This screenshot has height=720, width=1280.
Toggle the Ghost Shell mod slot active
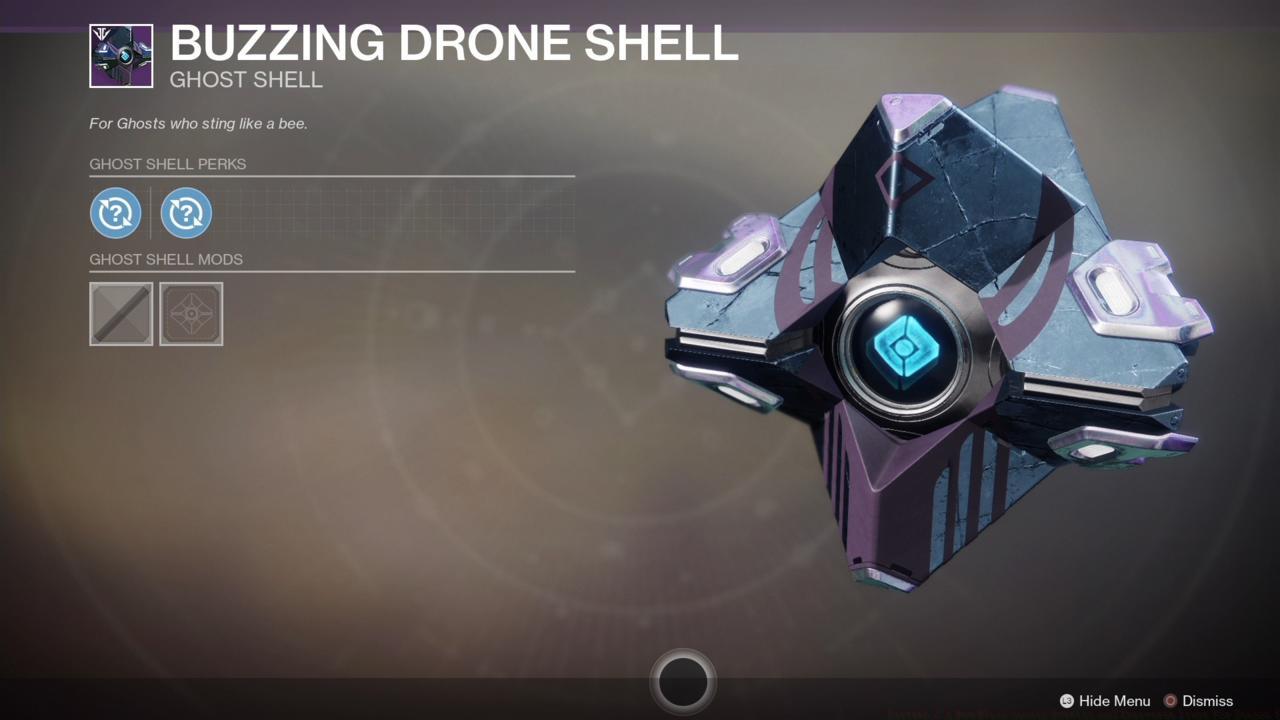click(191, 313)
